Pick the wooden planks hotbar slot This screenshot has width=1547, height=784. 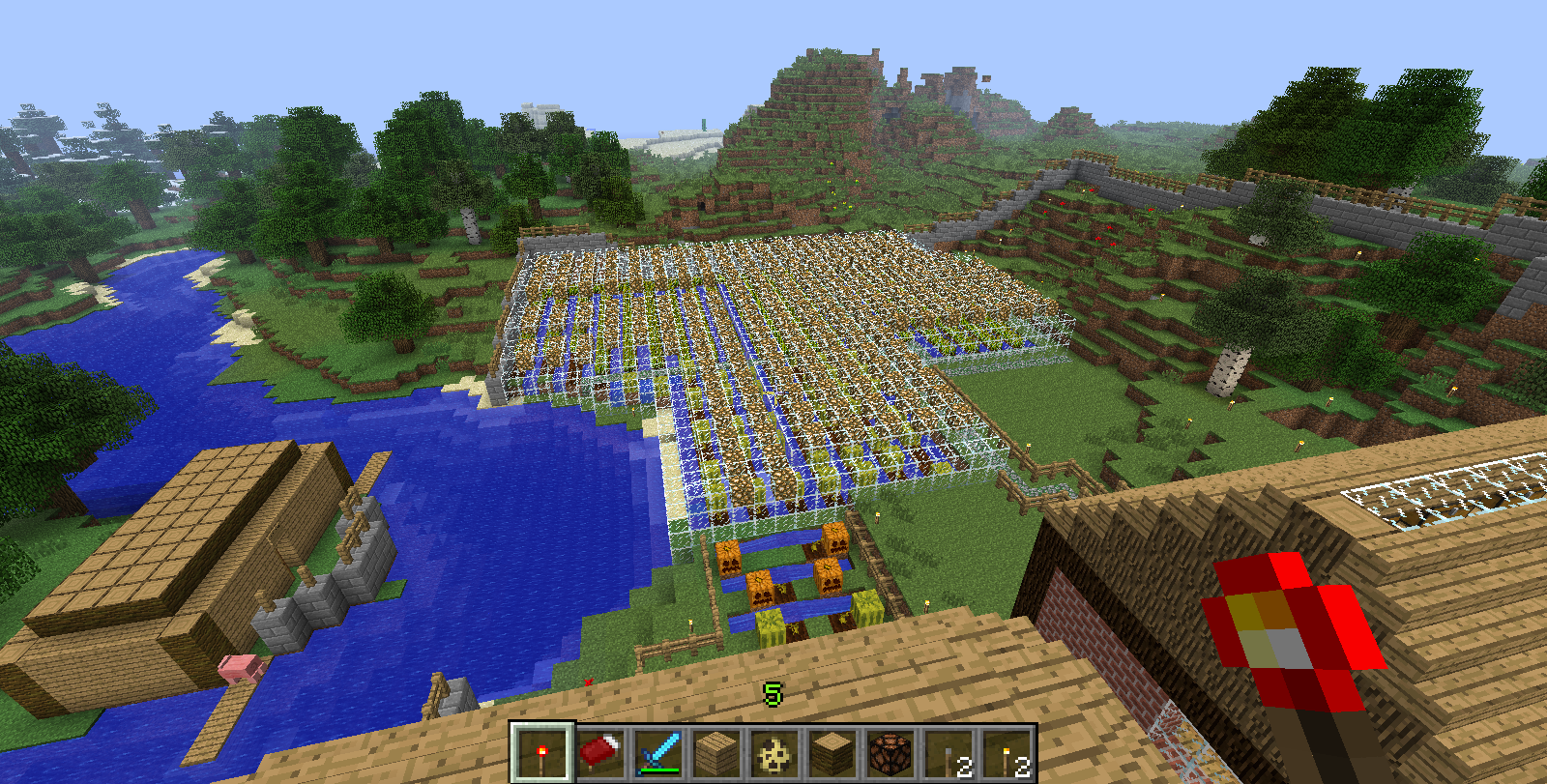pos(715,753)
